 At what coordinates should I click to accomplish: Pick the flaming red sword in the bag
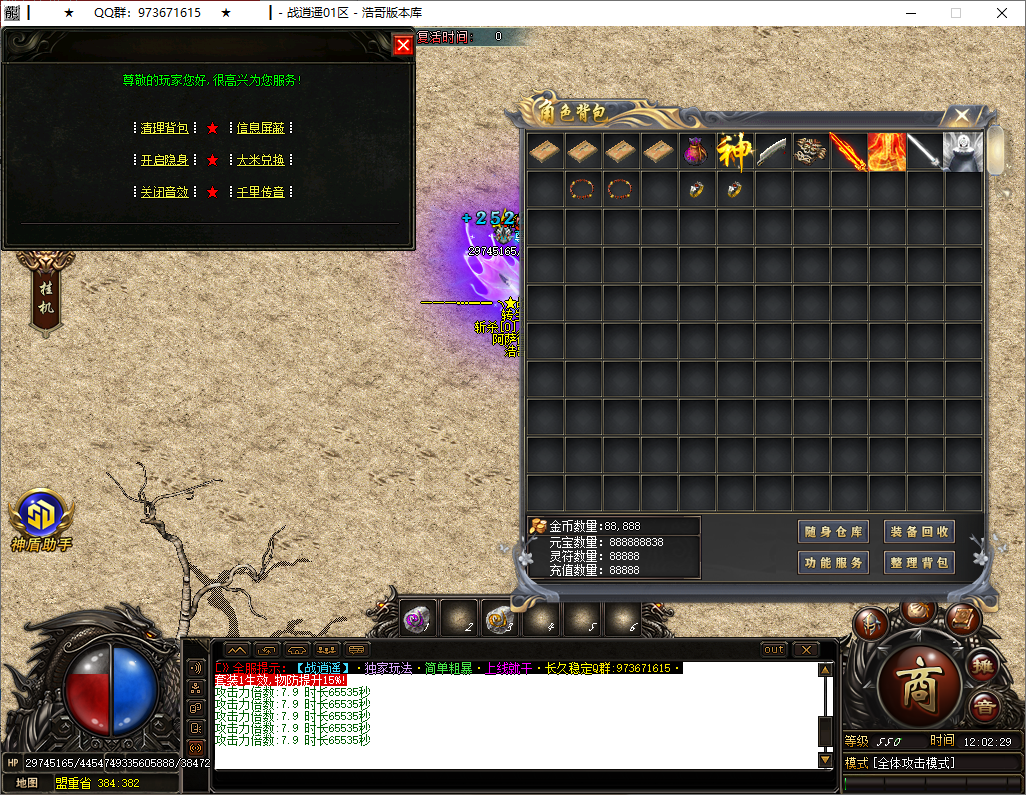[x=848, y=152]
